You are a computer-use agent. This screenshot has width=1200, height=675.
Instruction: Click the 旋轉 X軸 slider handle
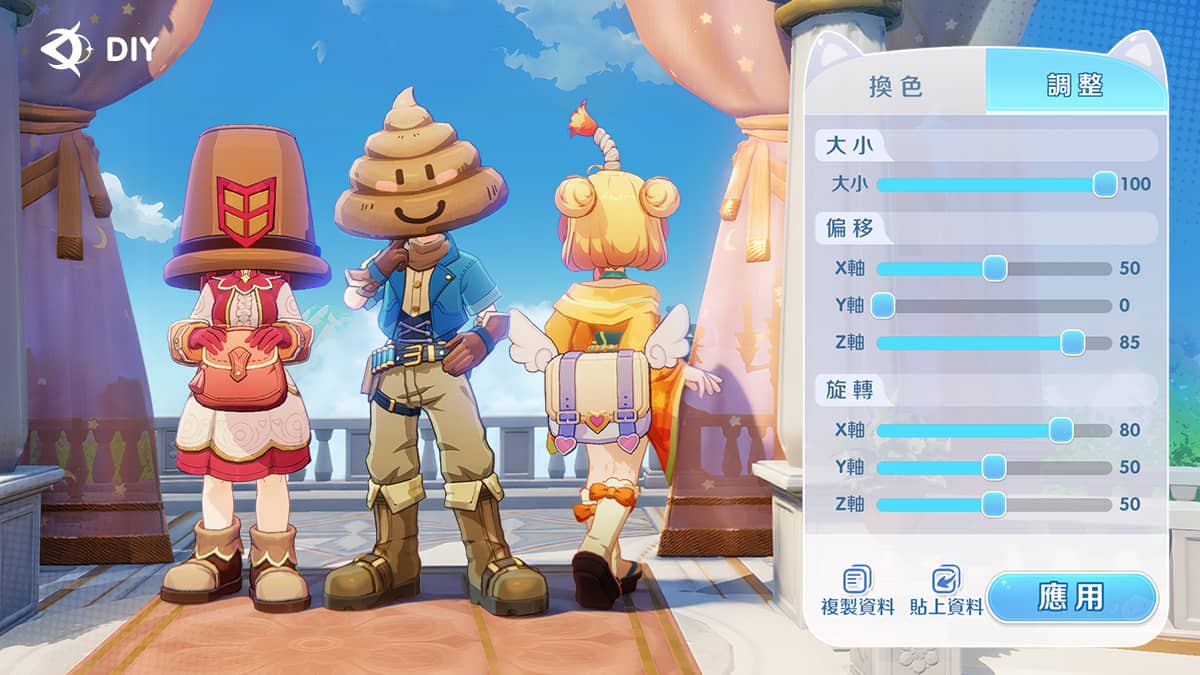click(x=1061, y=431)
